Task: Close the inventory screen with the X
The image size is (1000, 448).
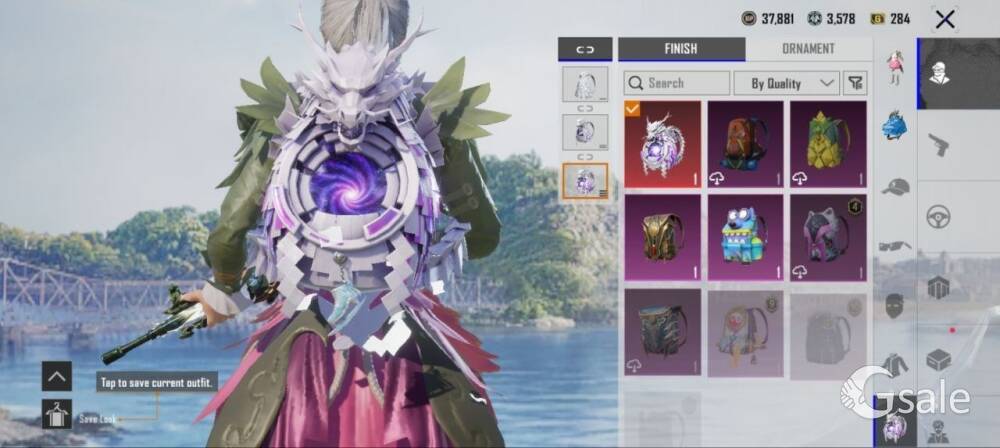Action: [944, 19]
